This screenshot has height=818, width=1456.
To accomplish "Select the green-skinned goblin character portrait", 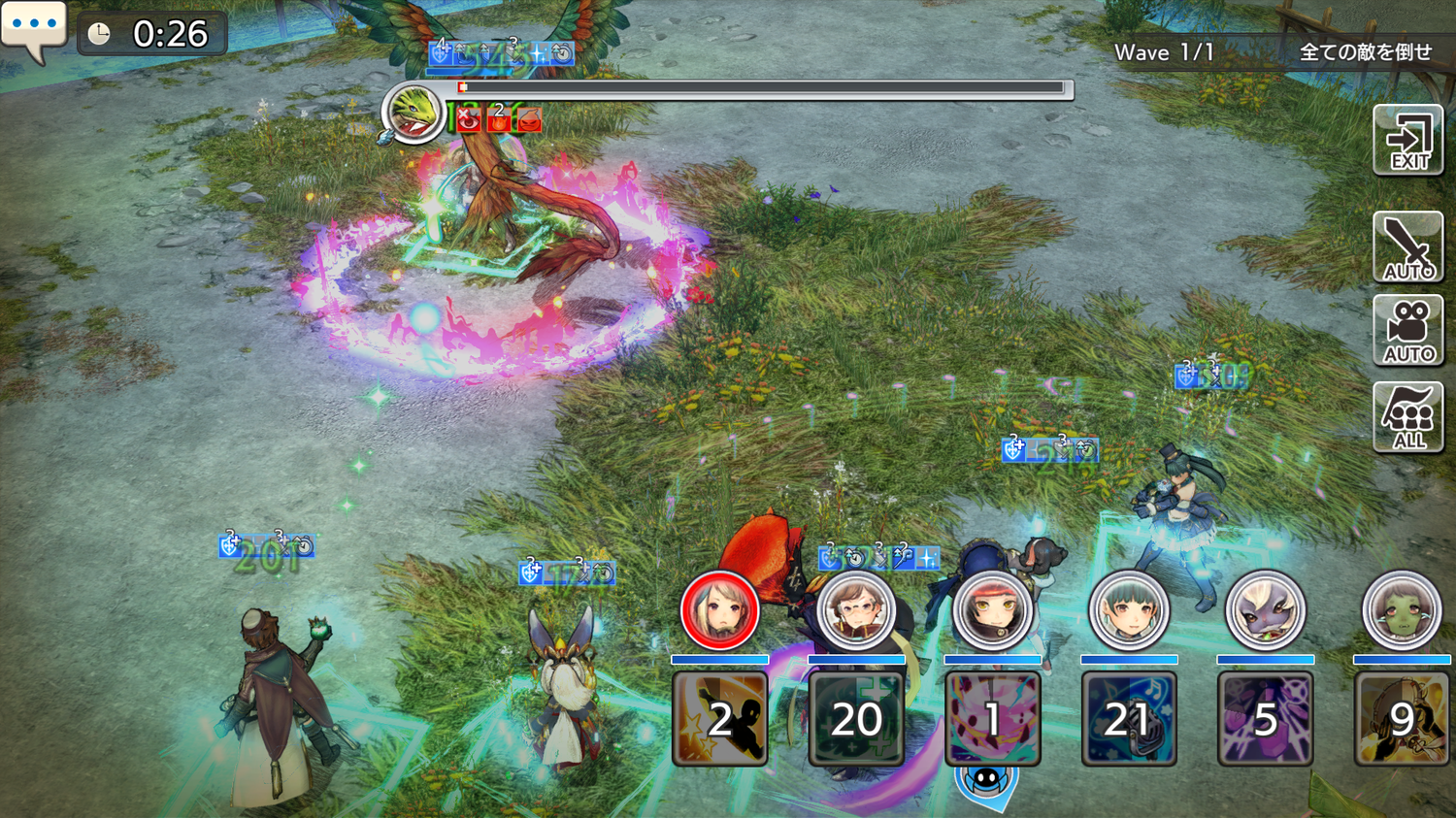I will pos(1401,610).
